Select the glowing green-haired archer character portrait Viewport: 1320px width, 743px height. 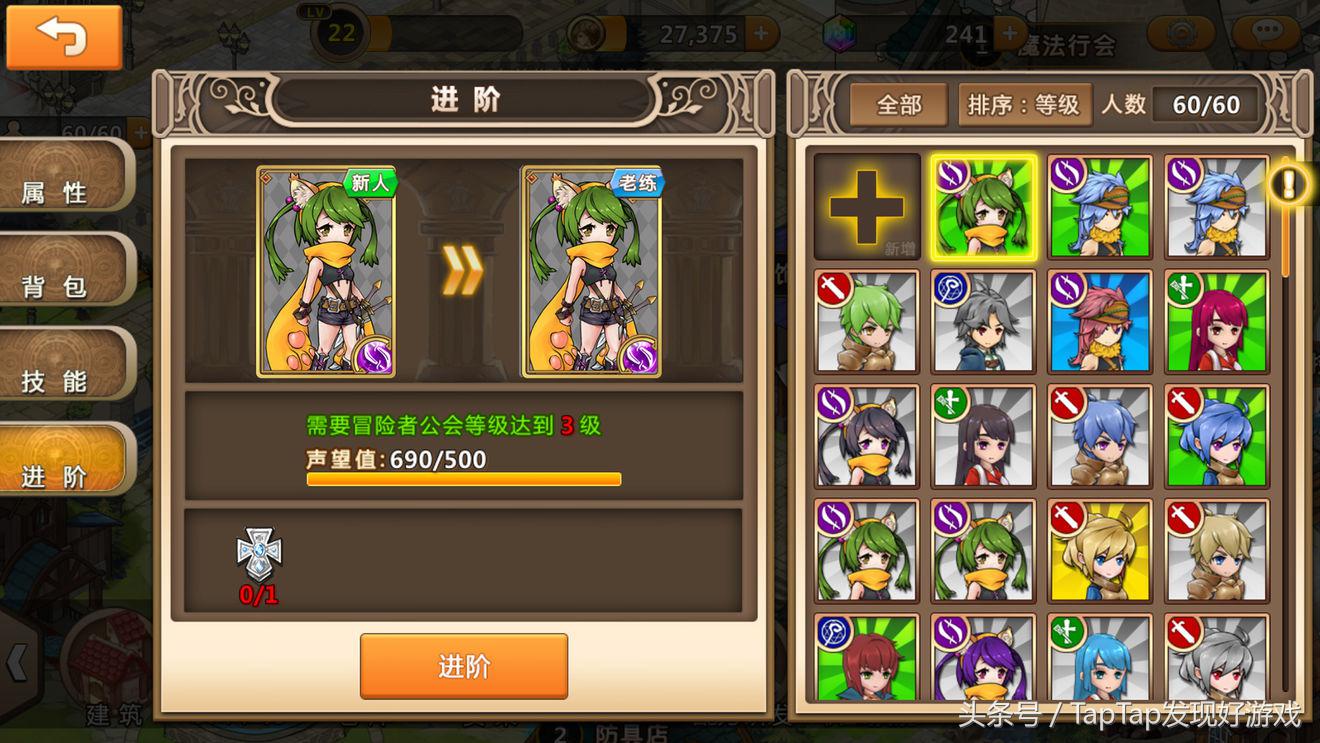point(983,208)
